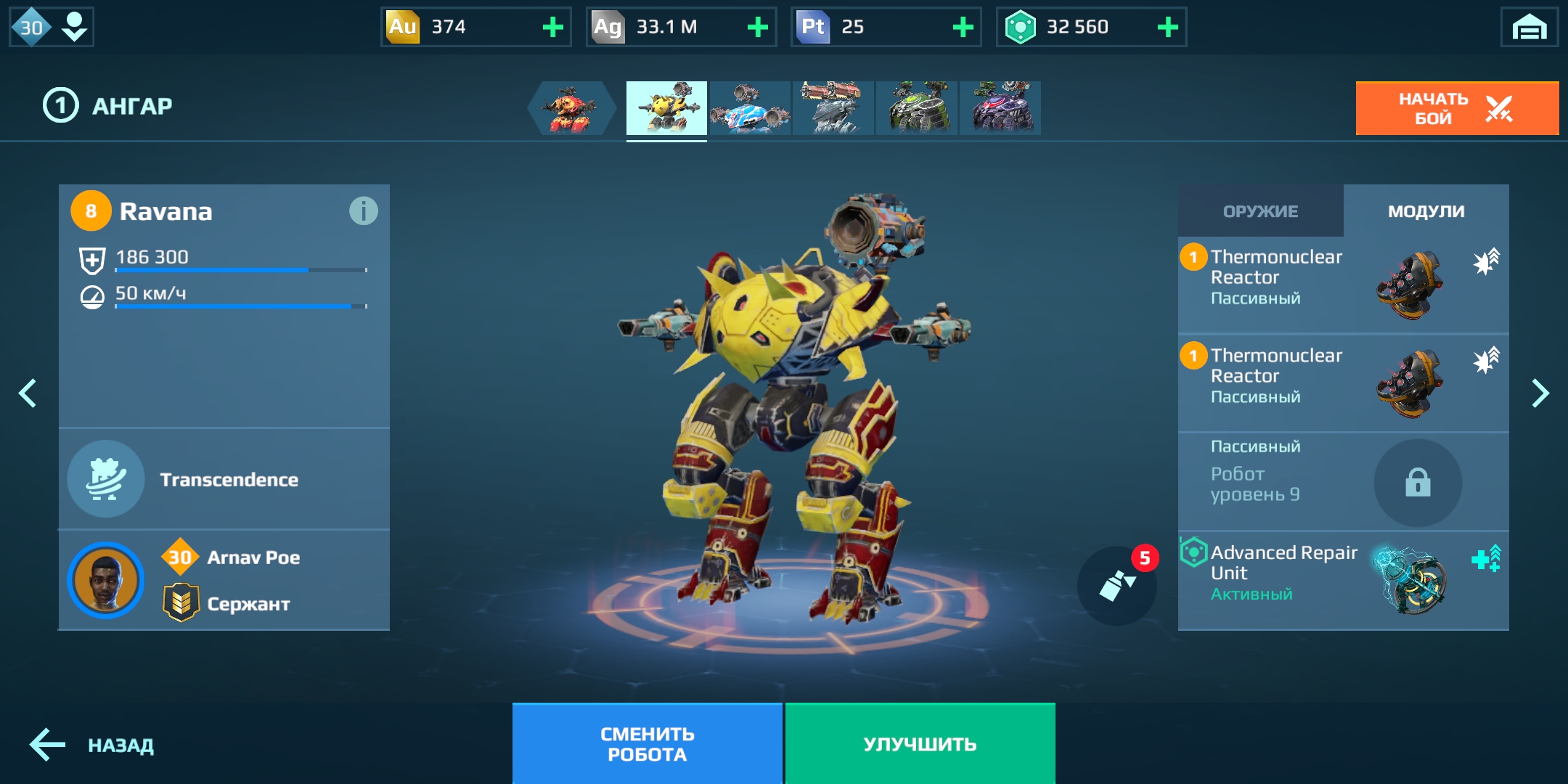Click СМЕНИТЬ РОБОТА to change robot
1568x784 pixels.
[647, 744]
